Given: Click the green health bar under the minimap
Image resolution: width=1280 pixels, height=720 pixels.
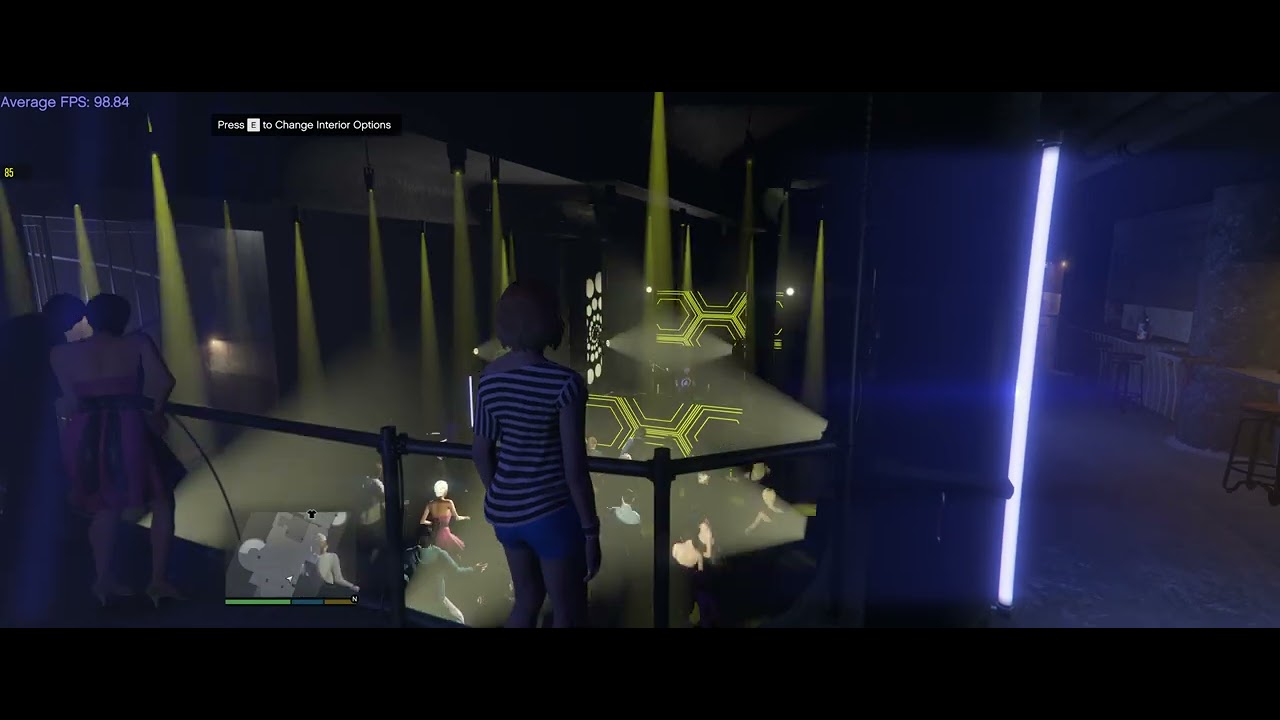Looking at the screenshot, I should point(258,601).
